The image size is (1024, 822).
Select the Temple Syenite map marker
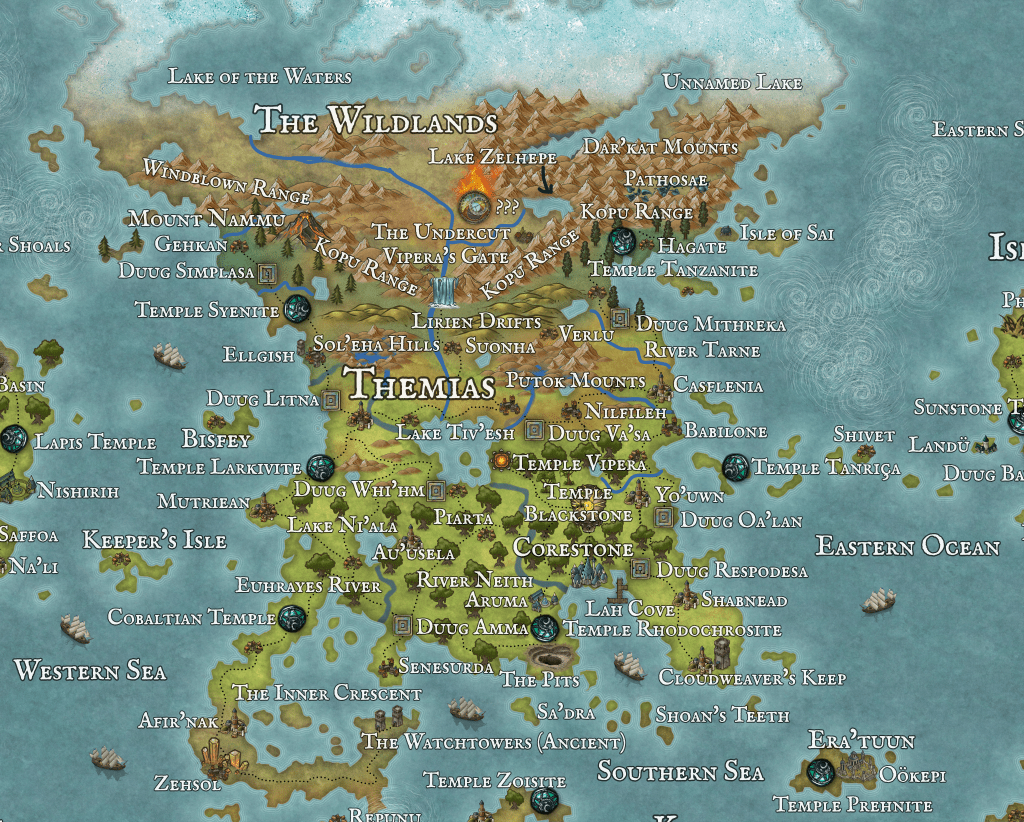tap(296, 309)
